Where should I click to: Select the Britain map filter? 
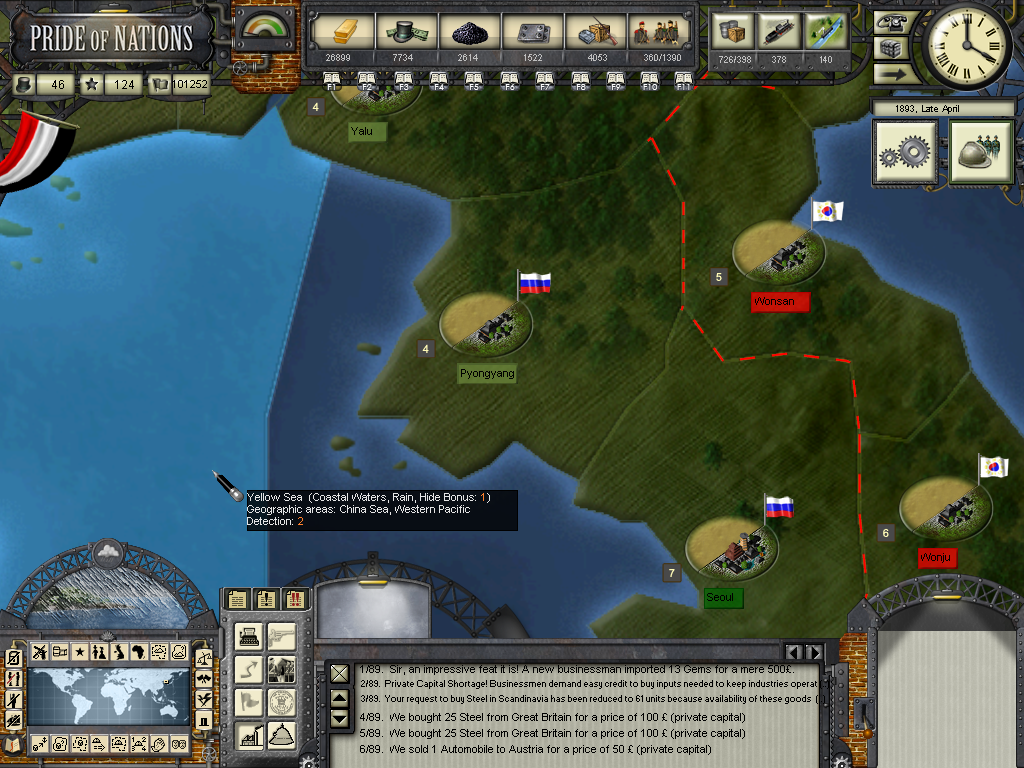119,652
